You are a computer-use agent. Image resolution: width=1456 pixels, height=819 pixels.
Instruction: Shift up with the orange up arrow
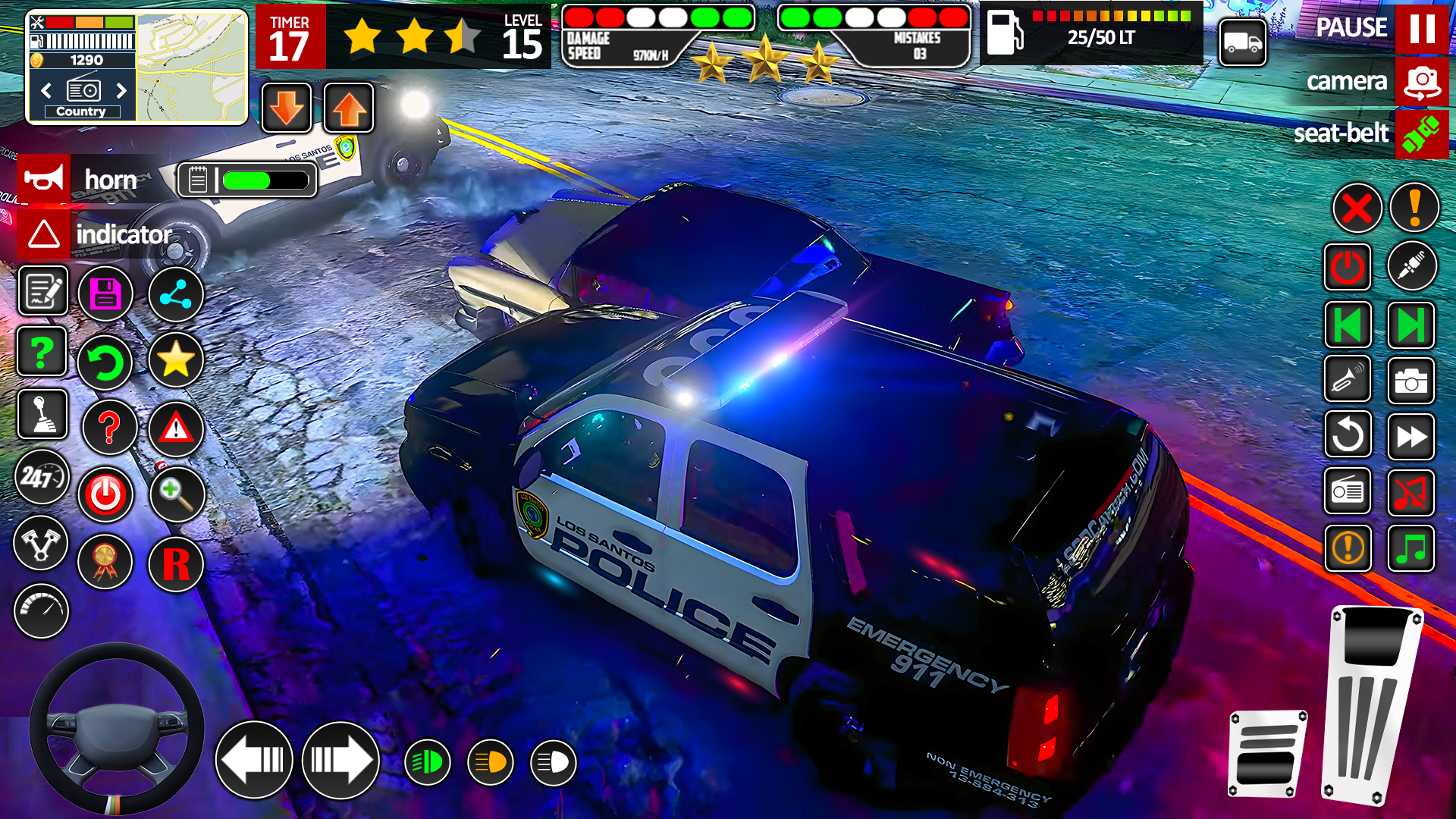click(347, 108)
